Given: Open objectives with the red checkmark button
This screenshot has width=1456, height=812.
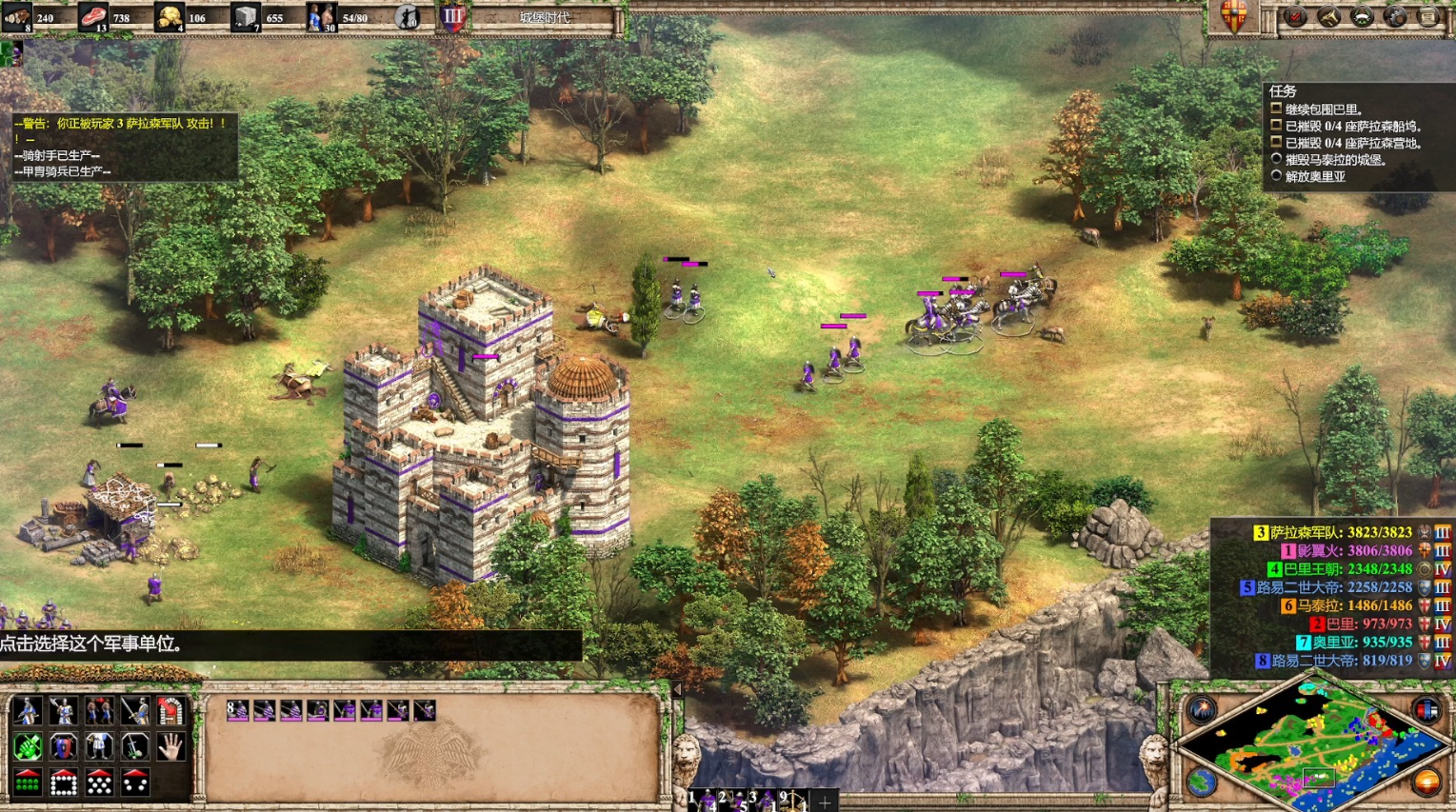Looking at the screenshot, I should click(x=1295, y=16).
